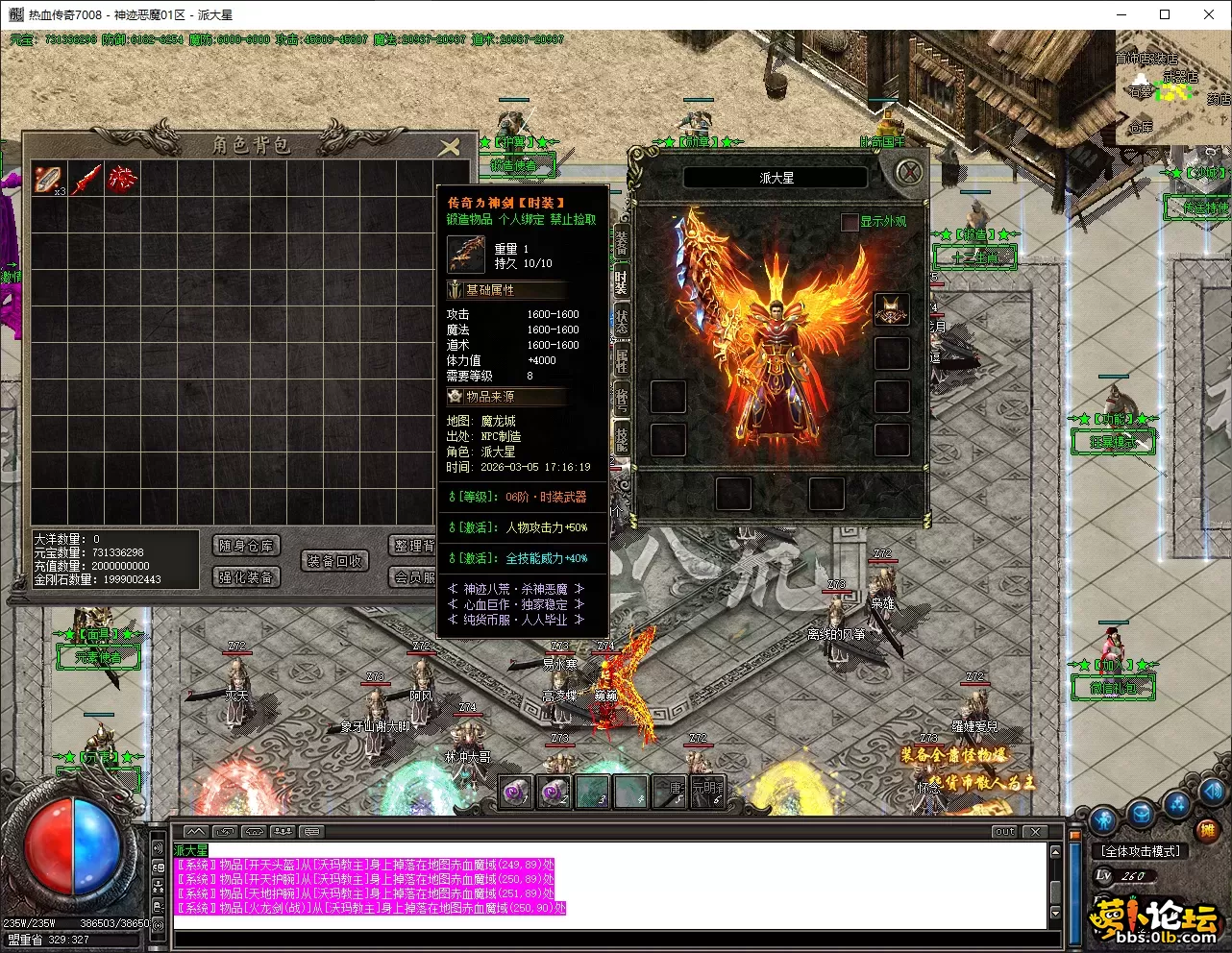The width and height of the screenshot is (1232, 953).
Task: Use the first purple orb hotbar slot
Action: 516,793
